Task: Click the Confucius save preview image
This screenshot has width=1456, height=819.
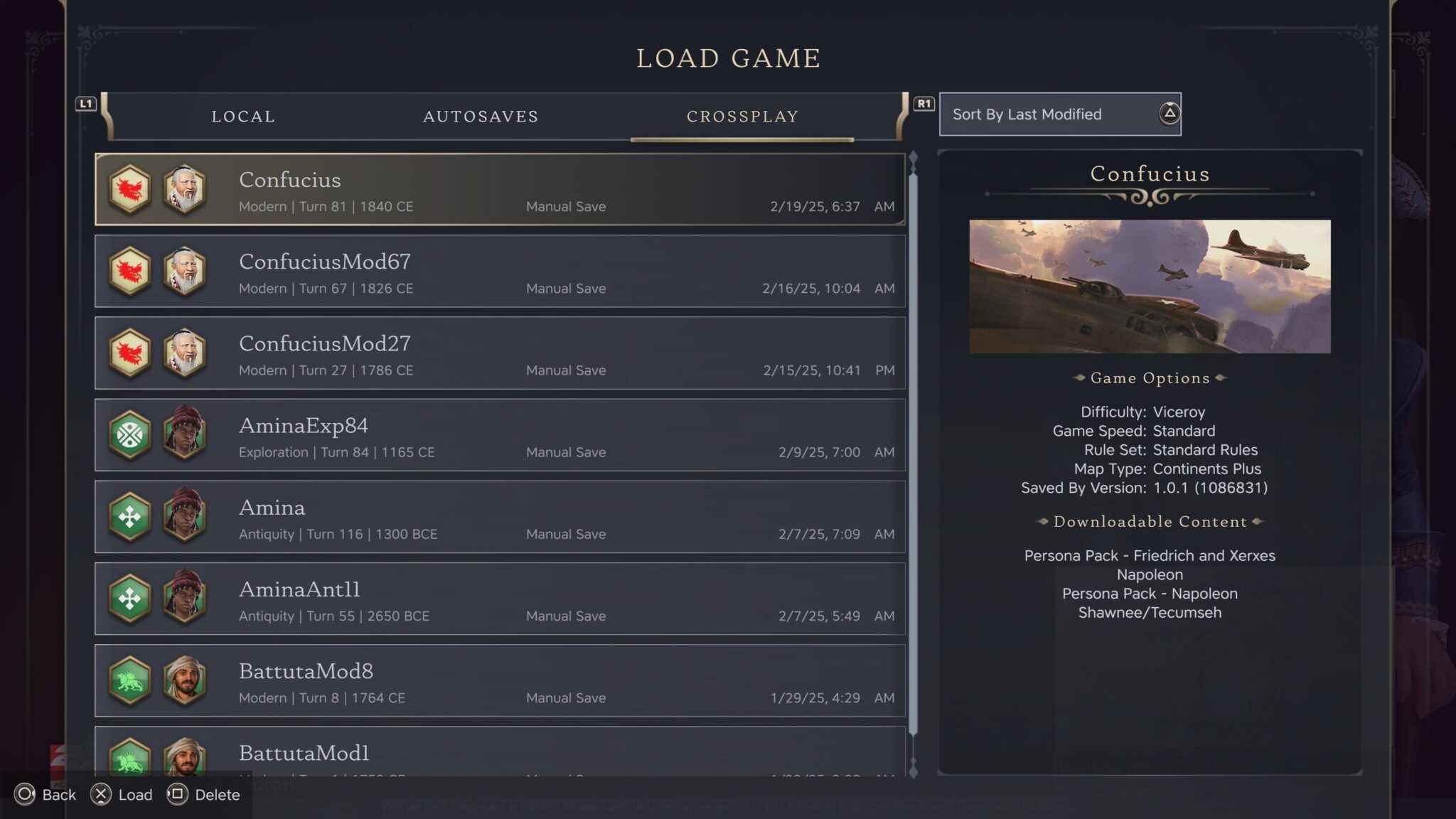Action: [1149, 286]
